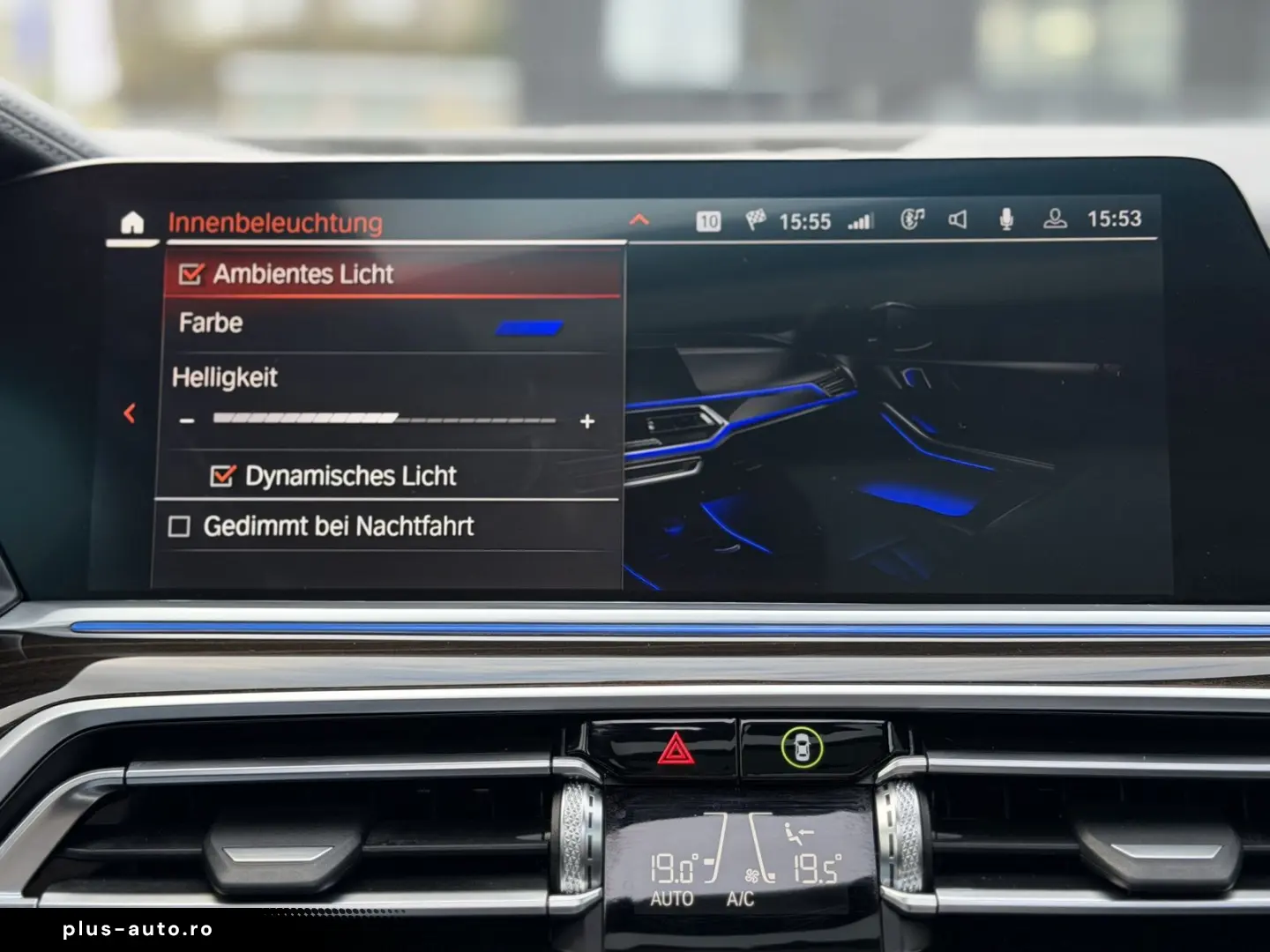Screen dimensions: 1270x952
Task: Enable Gedimmt bei Nachtfahrt
Action: (180, 526)
